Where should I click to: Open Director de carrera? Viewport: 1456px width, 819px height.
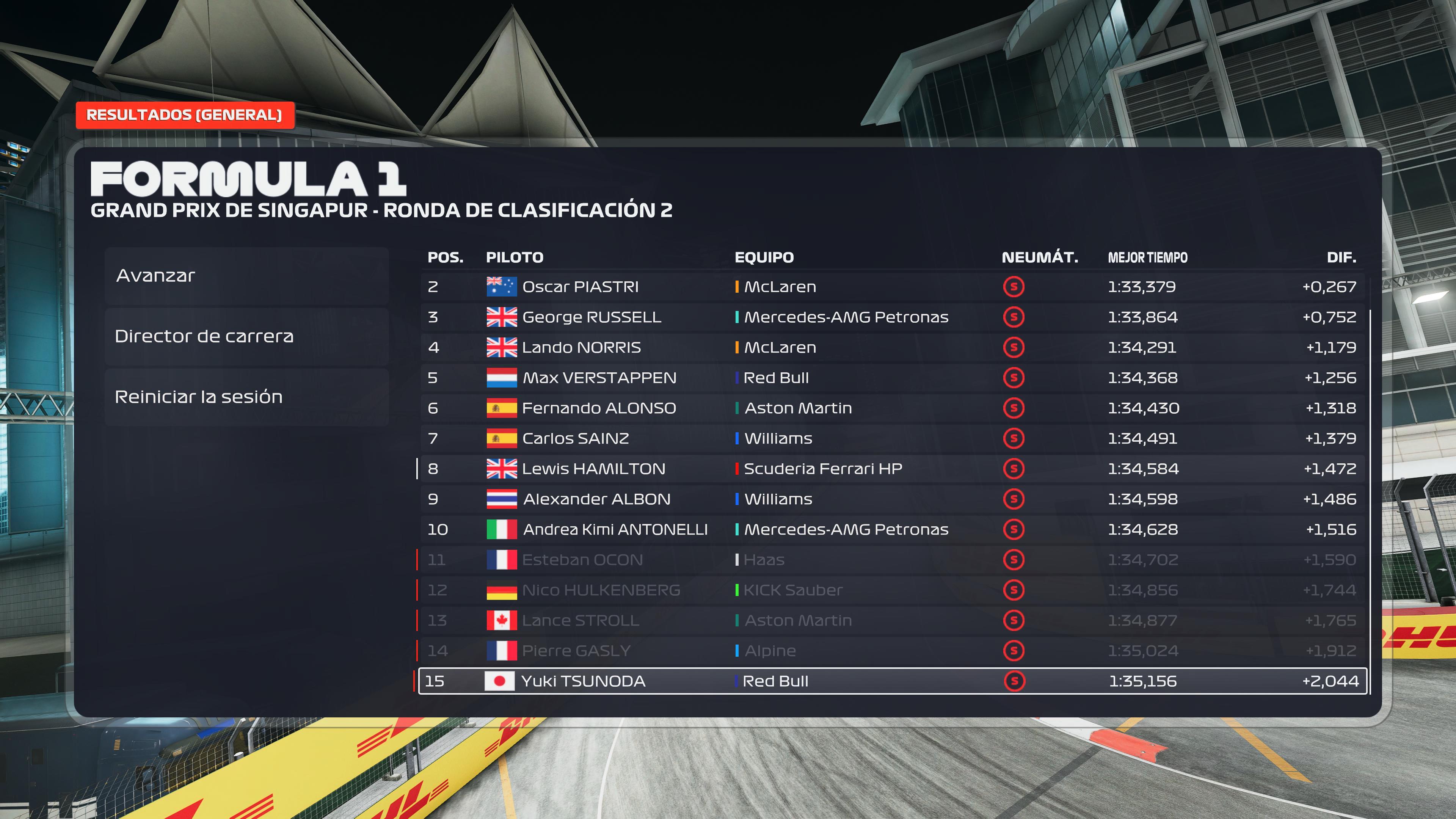tap(246, 336)
